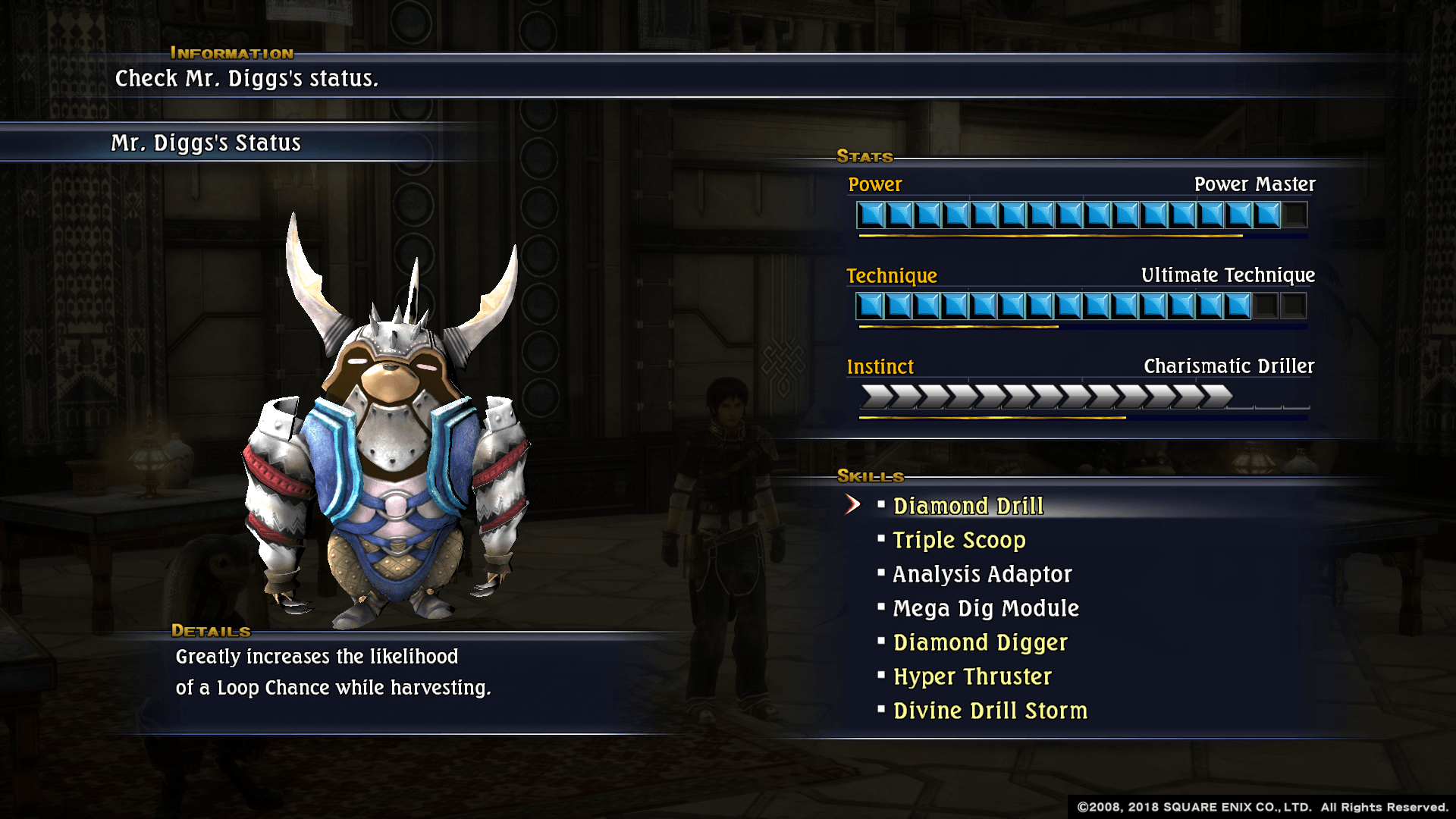Select the Diamond Drill skill
The height and width of the screenshot is (819, 1456).
pos(968,506)
